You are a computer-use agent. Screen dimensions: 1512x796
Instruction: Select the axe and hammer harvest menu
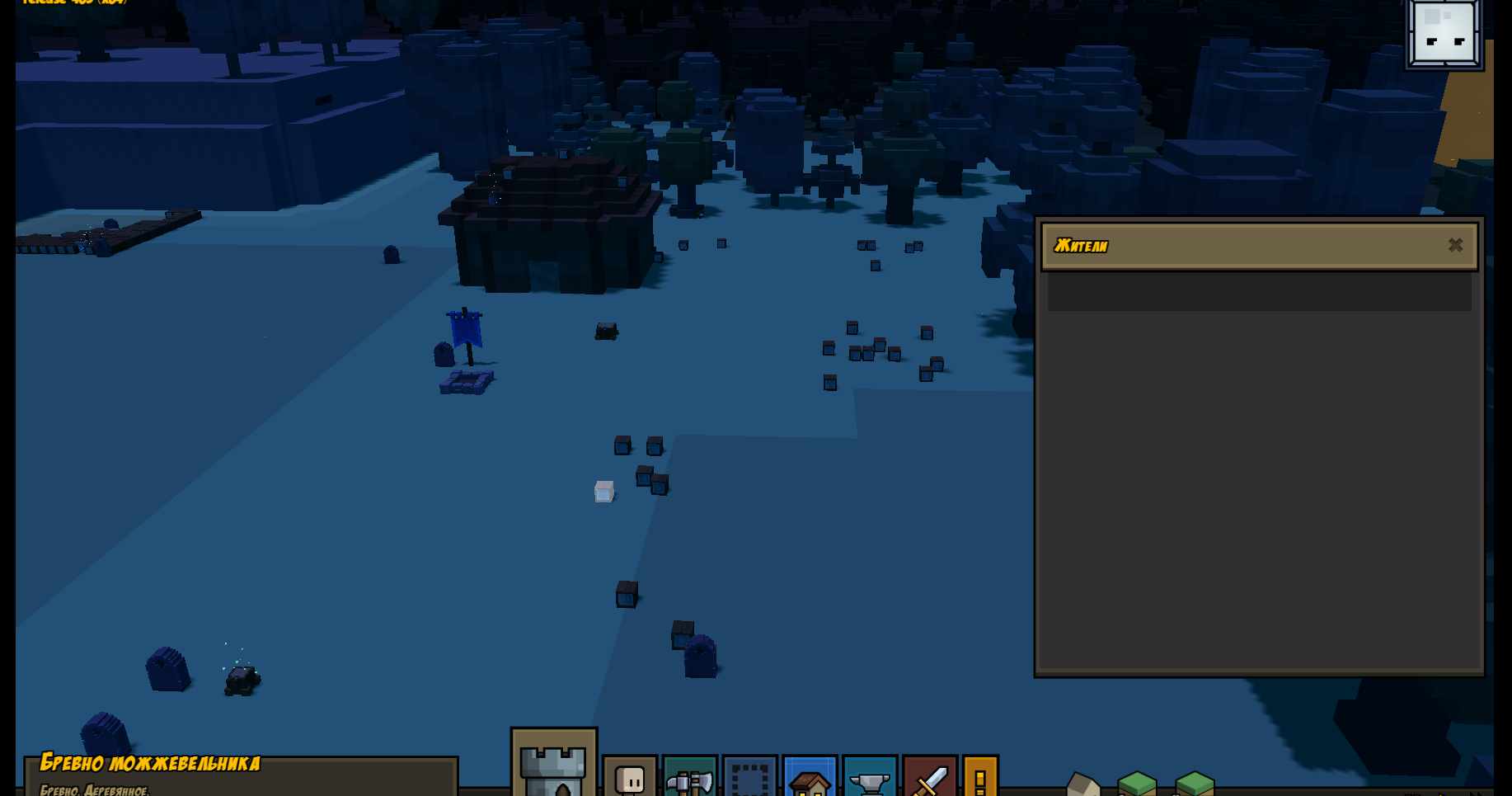coord(689,778)
